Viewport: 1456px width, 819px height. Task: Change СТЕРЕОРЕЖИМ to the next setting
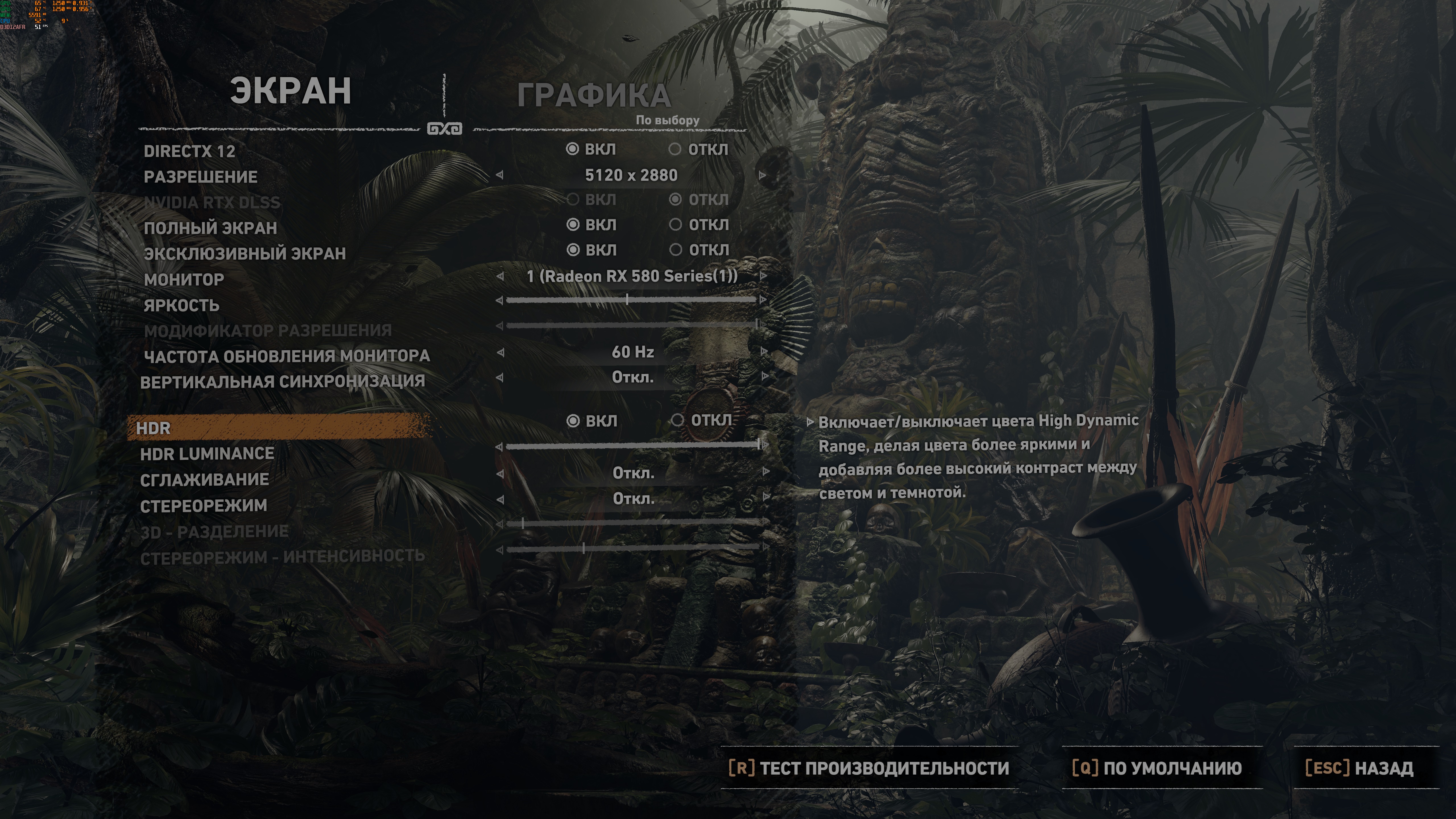(766, 497)
